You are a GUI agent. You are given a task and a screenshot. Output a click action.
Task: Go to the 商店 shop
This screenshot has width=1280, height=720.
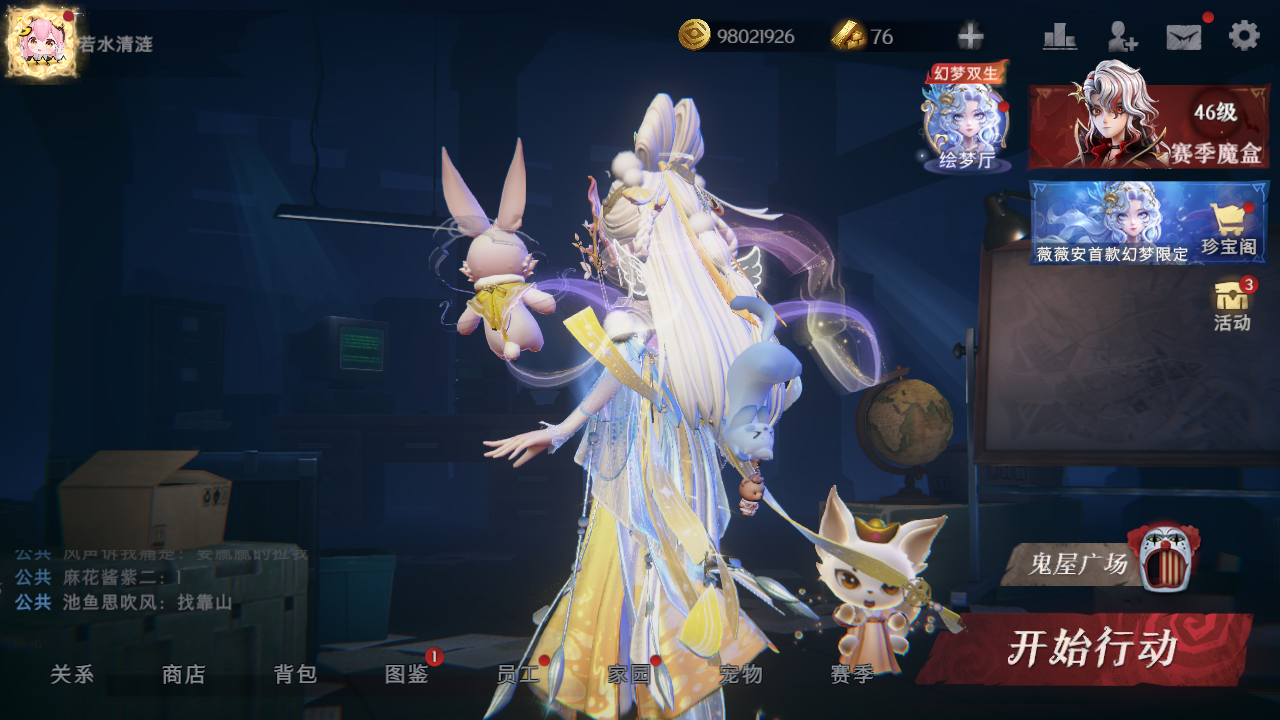point(184,675)
